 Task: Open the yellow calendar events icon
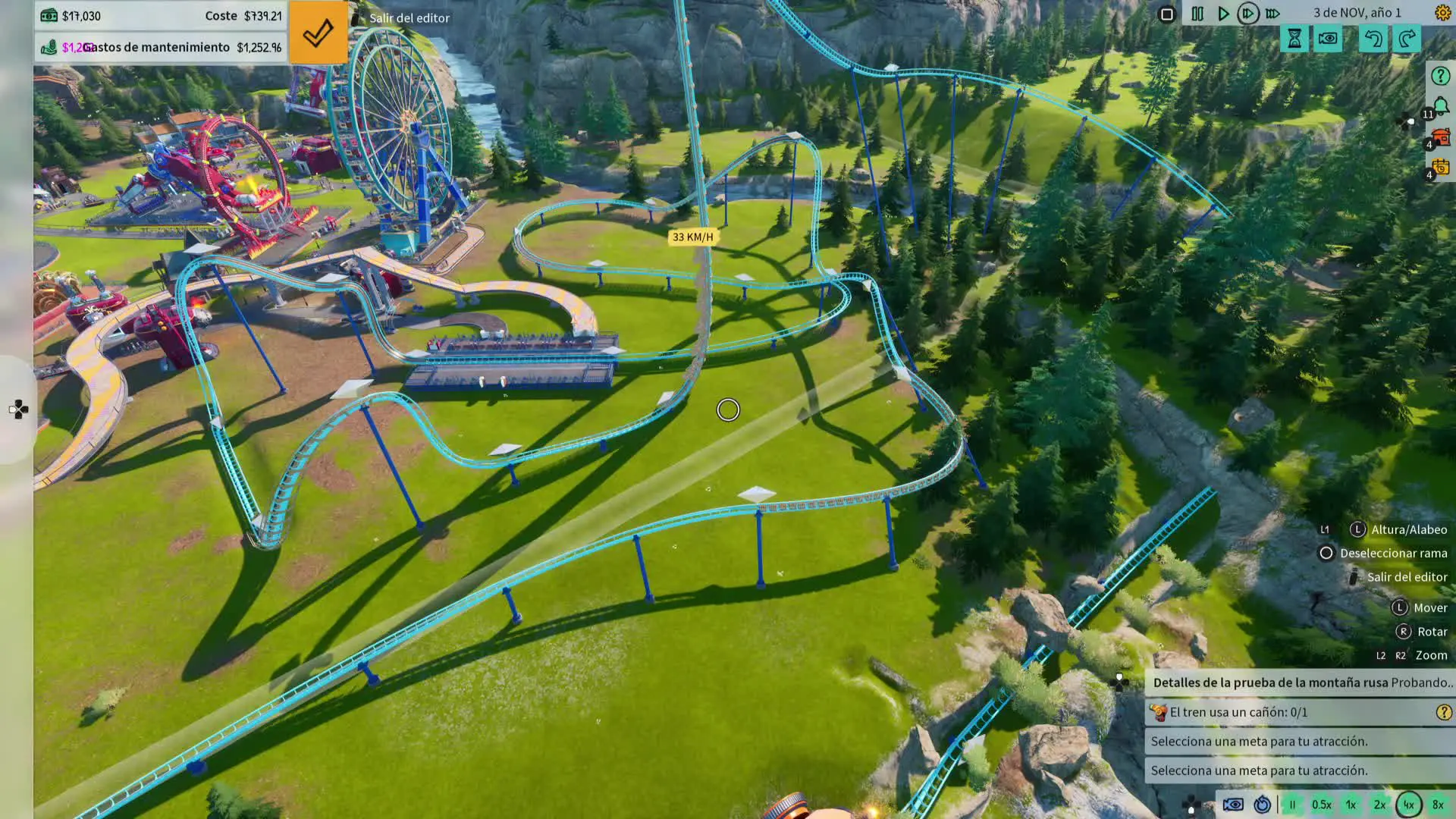(x=1440, y=168)
